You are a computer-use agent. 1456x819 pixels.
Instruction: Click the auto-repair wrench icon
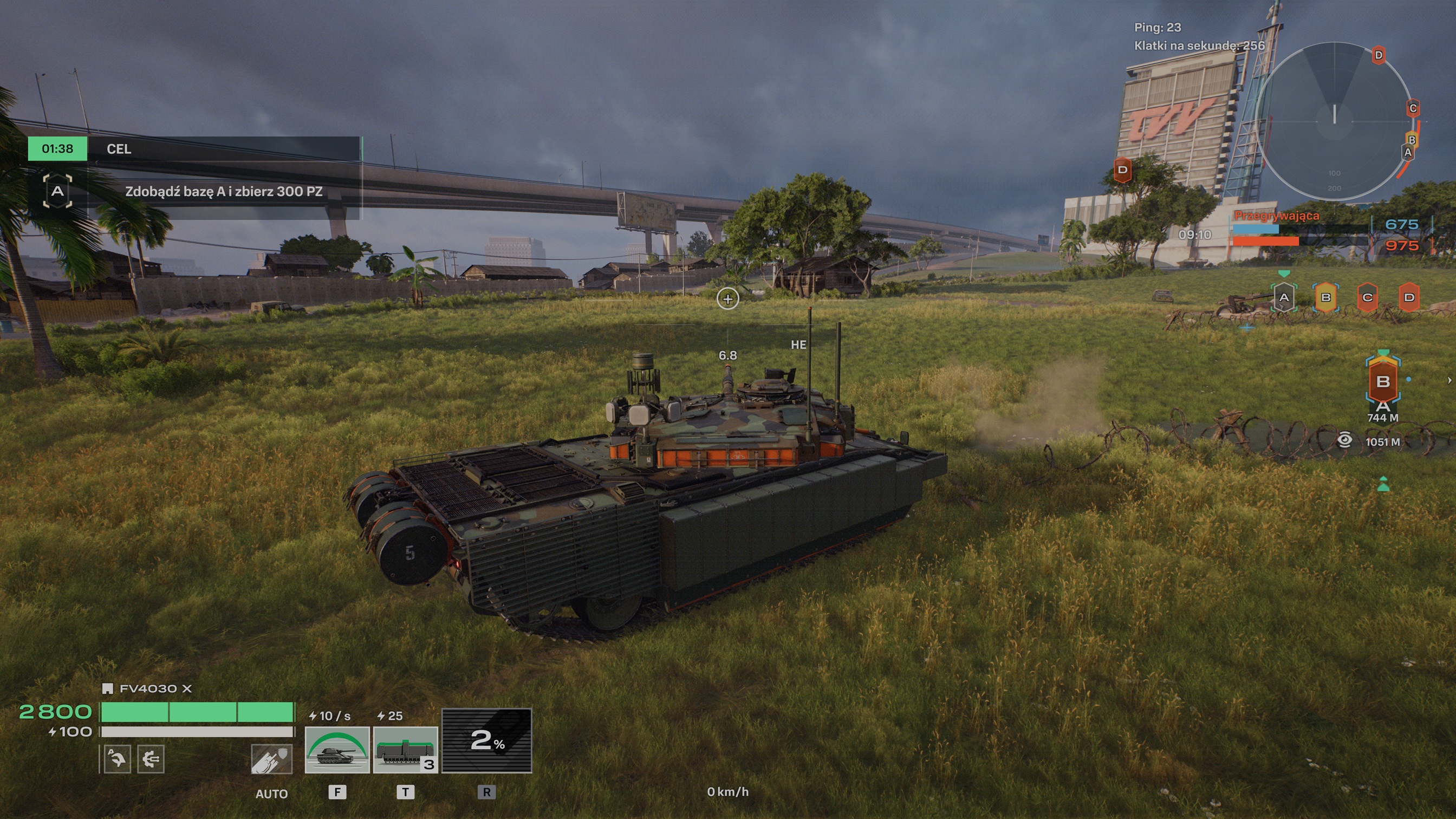pos(117,758)
